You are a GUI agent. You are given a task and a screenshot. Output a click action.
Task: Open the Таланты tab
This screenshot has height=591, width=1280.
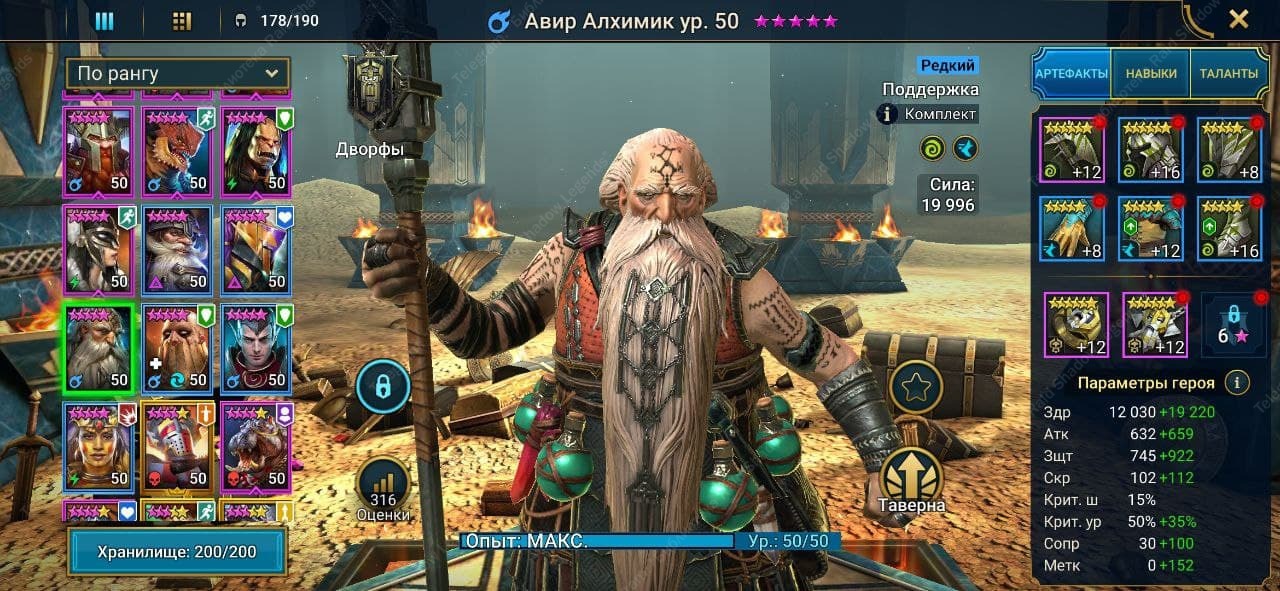point(1228,73)
